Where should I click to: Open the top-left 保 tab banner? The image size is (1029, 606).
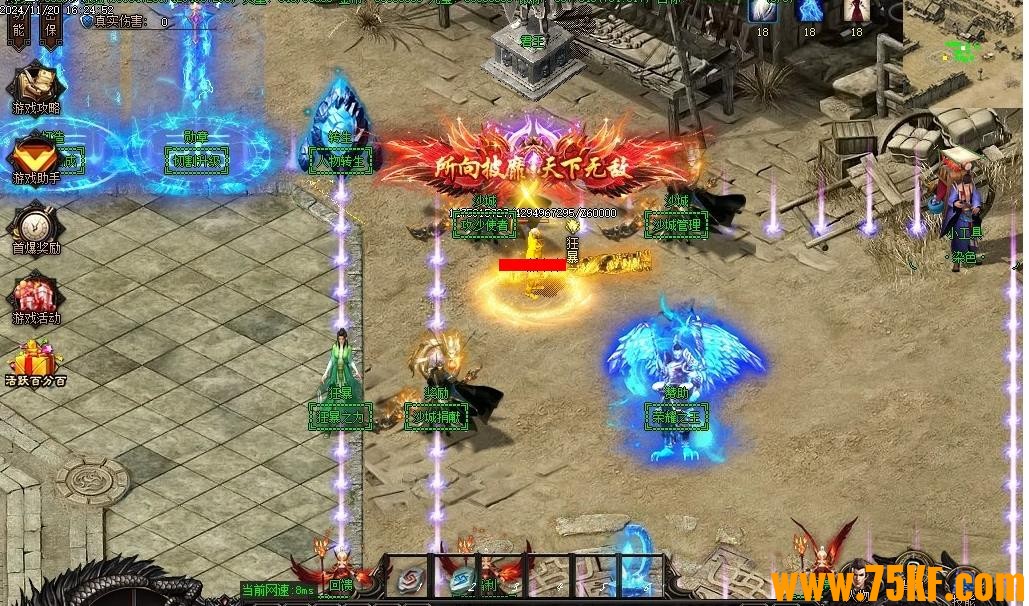click(x=50, y=29)
